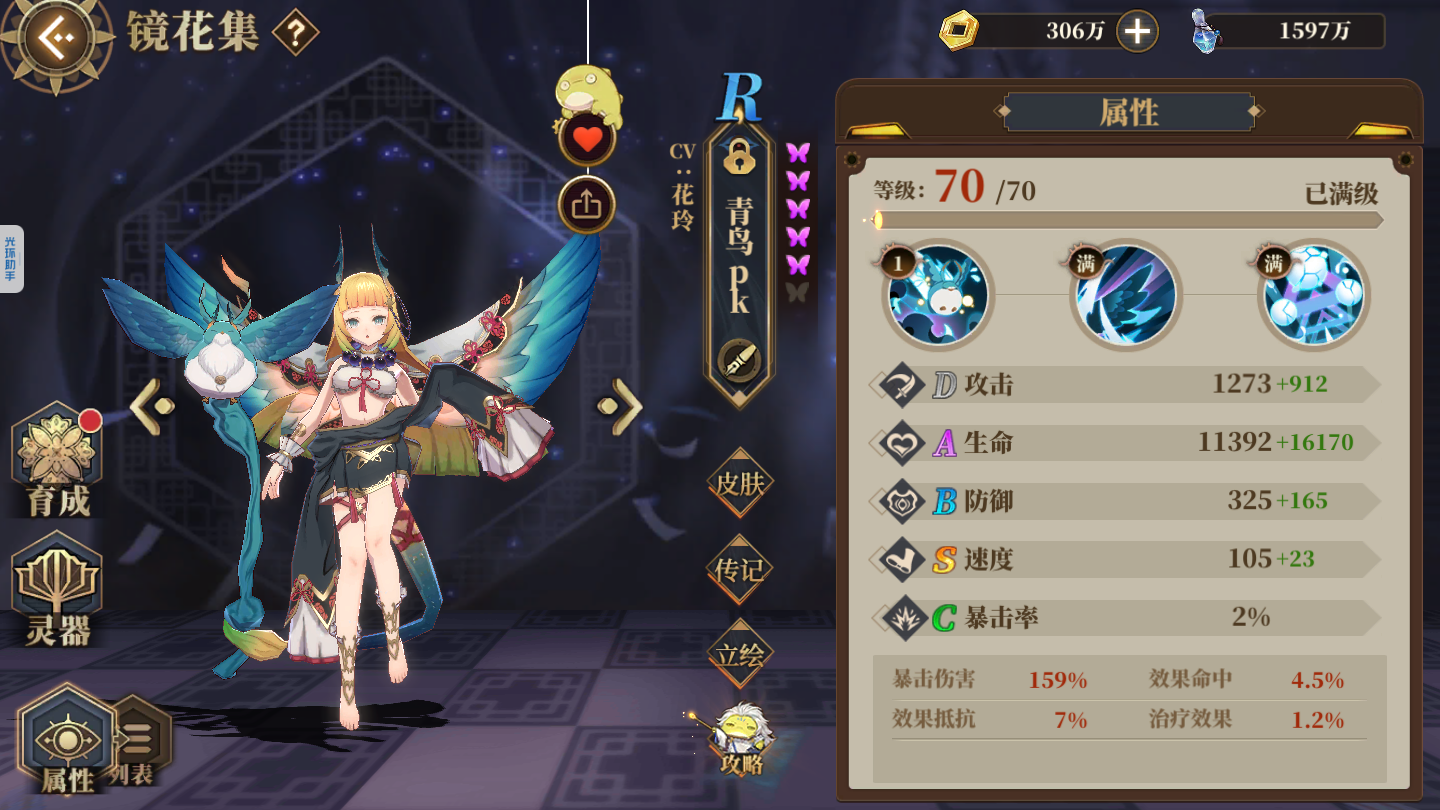Viewport: 1440px width, 810px height.
Task: Click the share icon below the heart
Action: coord(588,200)
